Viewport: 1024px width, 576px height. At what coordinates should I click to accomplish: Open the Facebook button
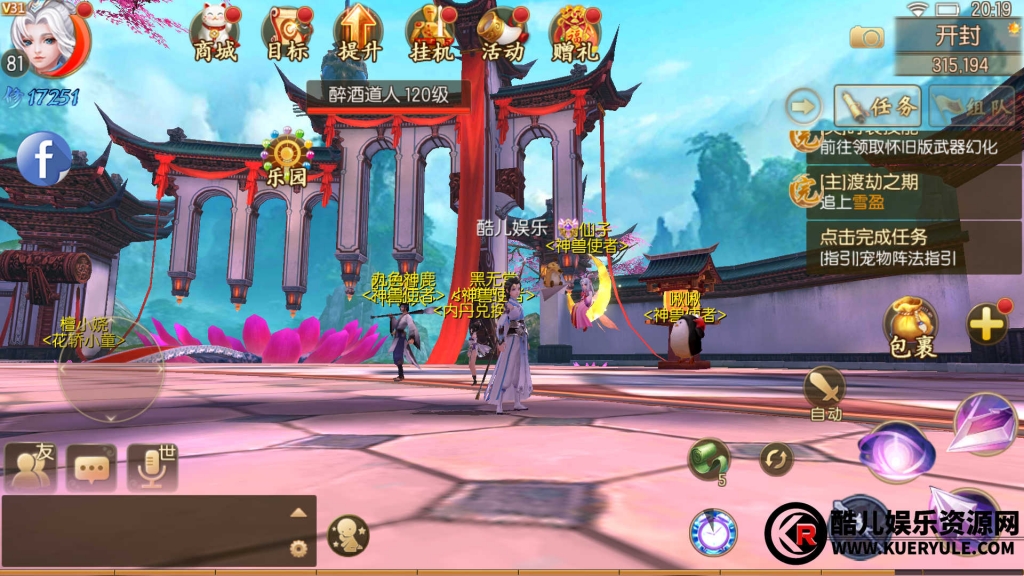click(x=44, y=160)
